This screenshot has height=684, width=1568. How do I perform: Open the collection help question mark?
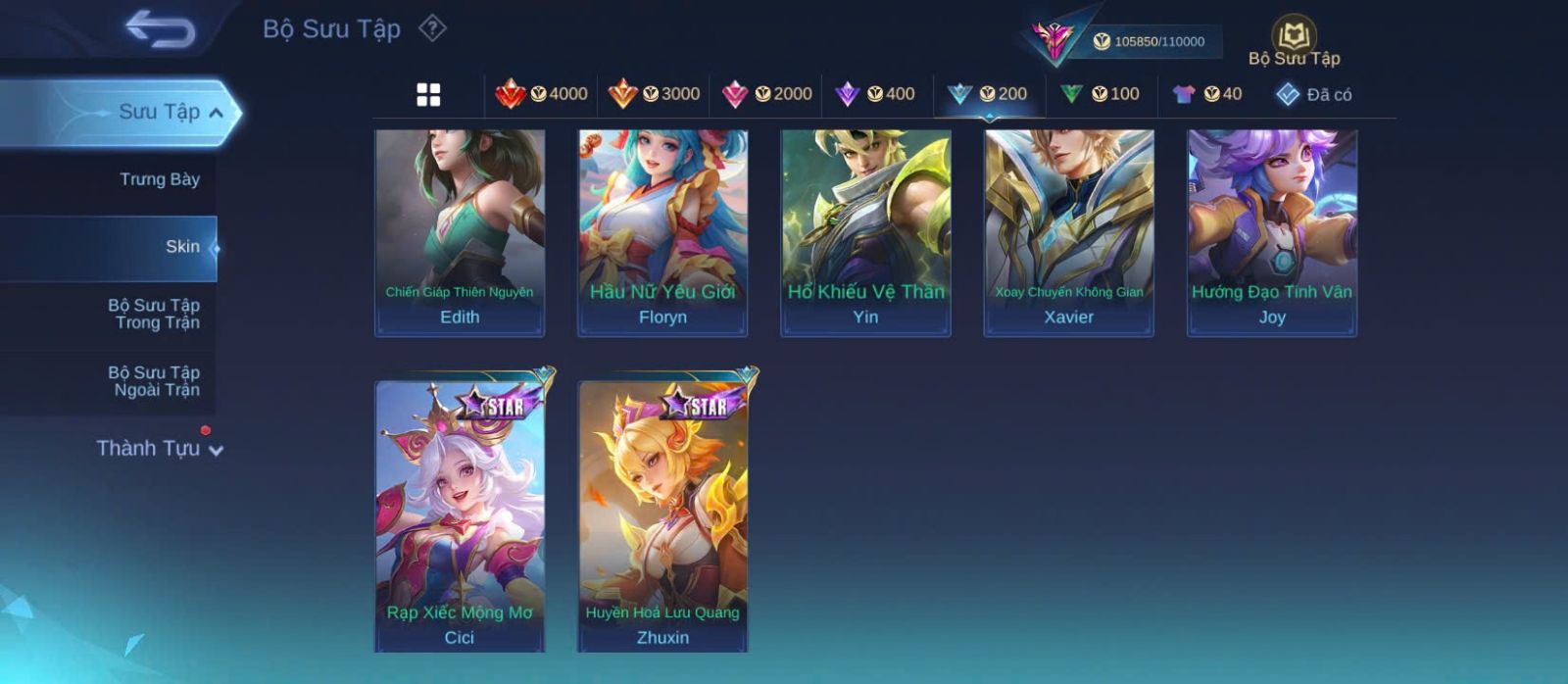pos(432,28)
